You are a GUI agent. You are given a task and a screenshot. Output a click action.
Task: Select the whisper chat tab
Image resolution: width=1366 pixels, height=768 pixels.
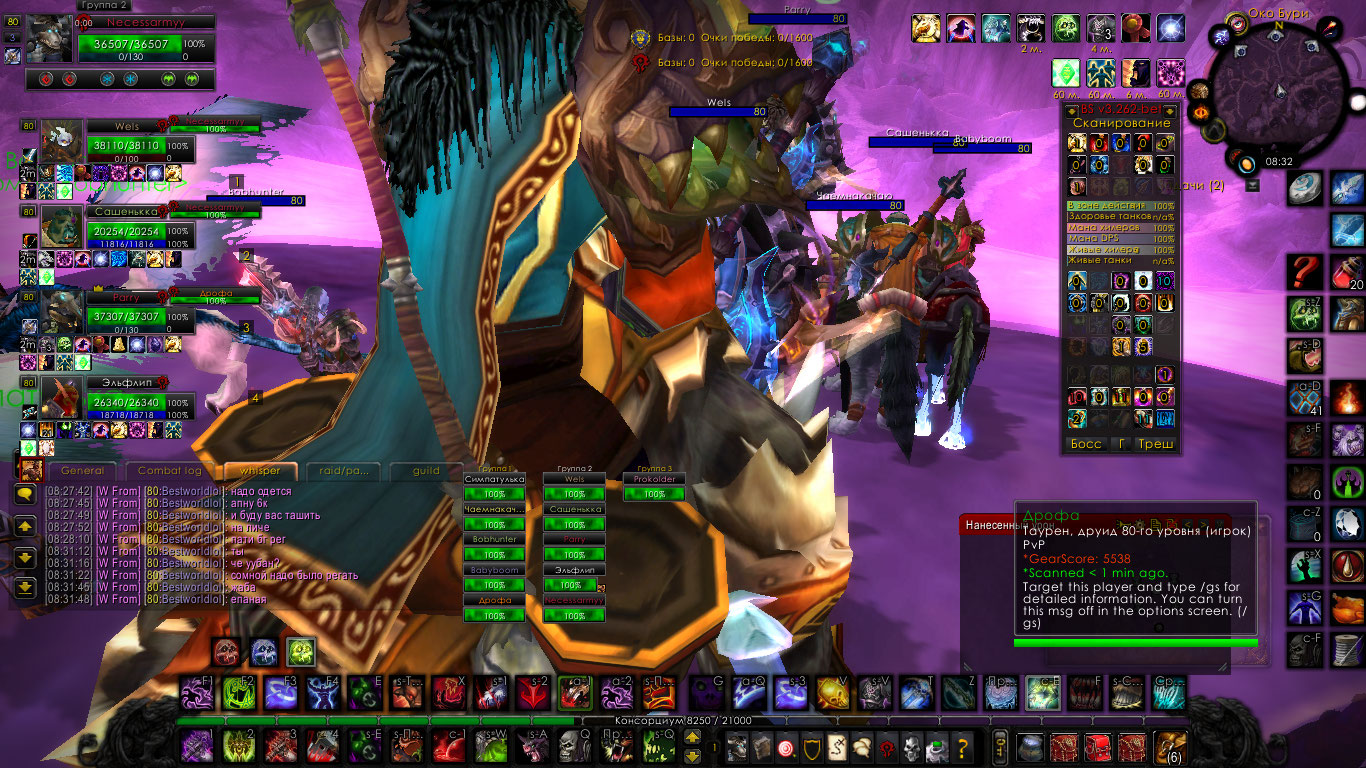[260, 470]
